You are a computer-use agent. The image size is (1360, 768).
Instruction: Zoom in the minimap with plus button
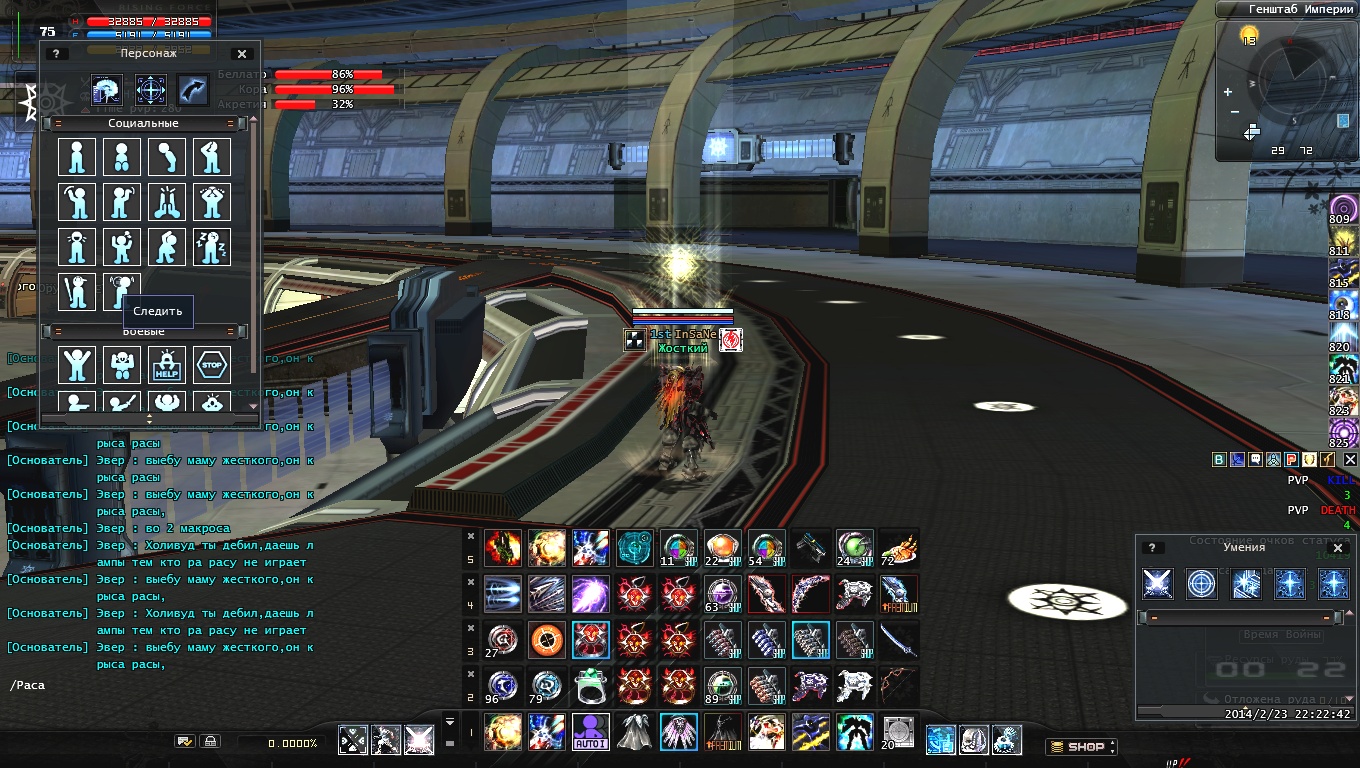1228,92
